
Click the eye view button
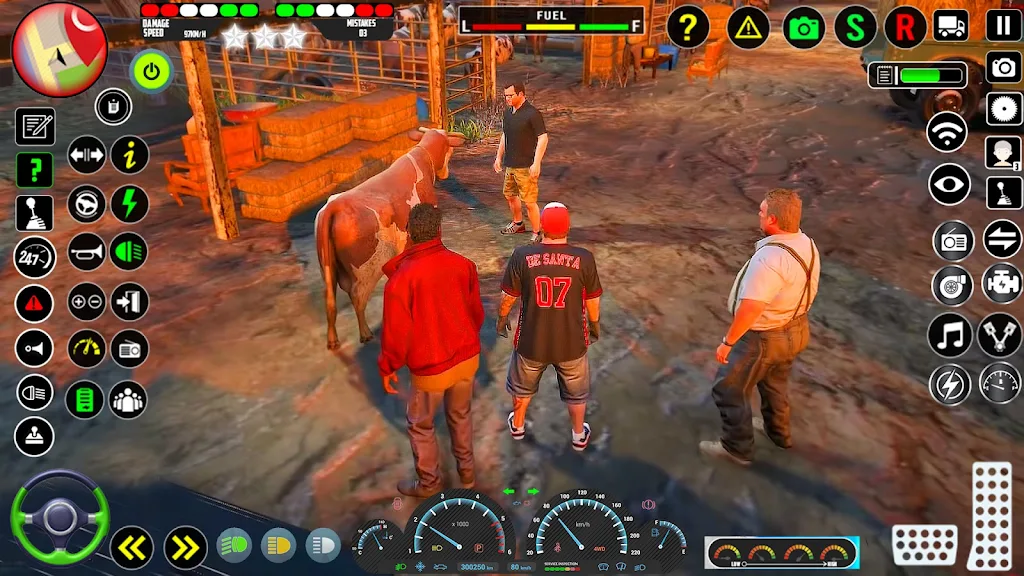pos(949,184)
